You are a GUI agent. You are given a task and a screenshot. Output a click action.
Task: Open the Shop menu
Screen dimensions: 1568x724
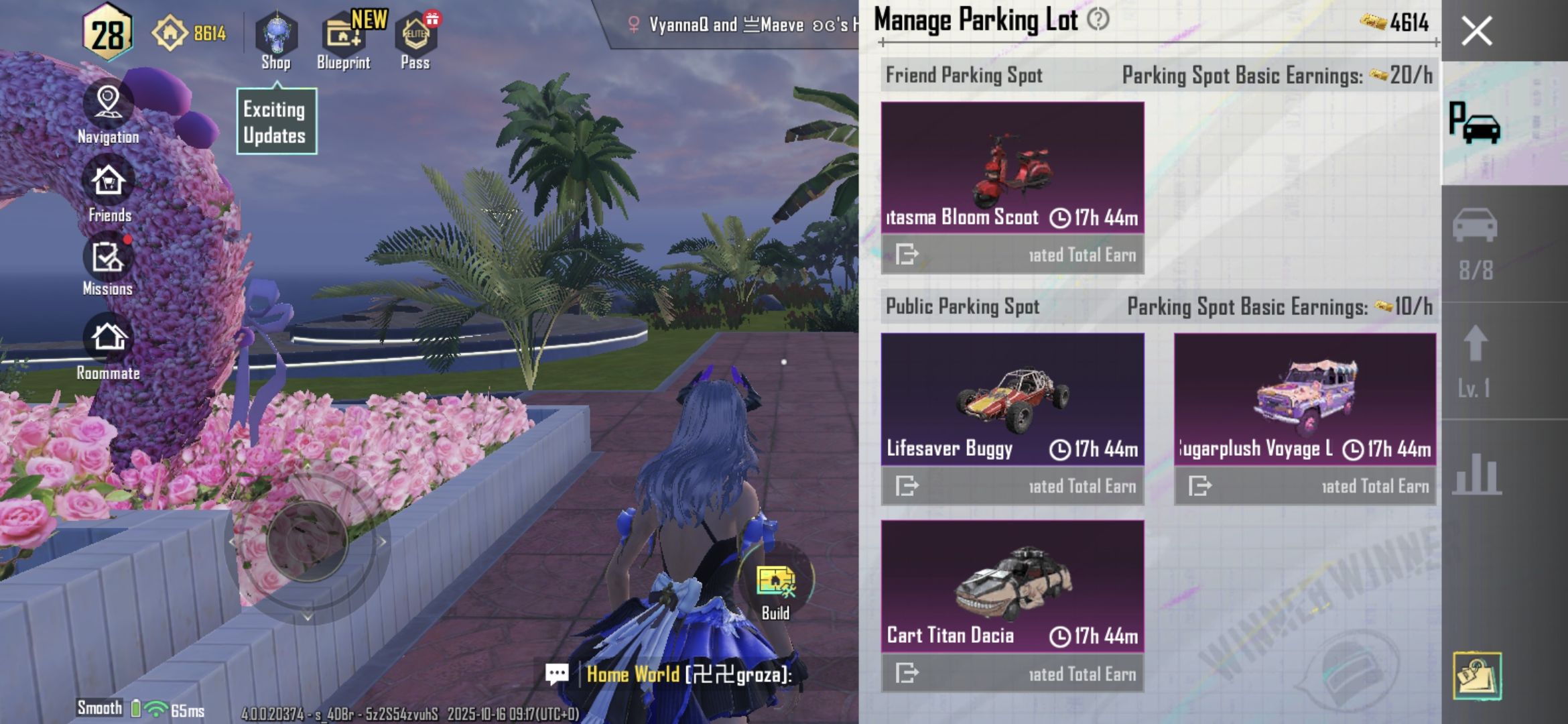coord(275,40)
